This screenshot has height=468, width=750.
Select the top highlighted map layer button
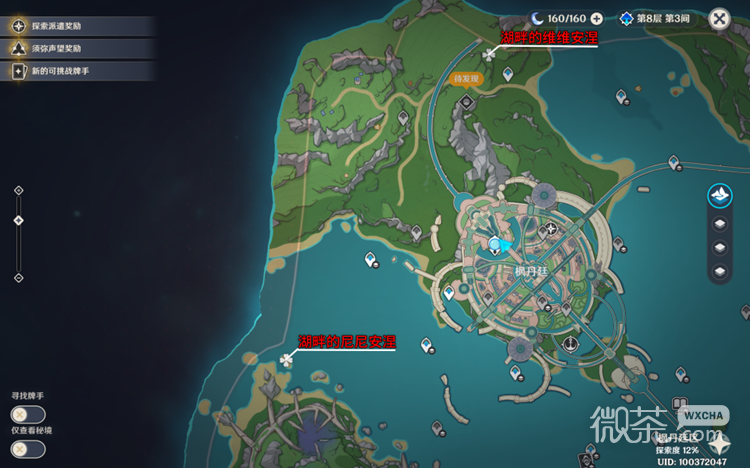tap(719, 196)
